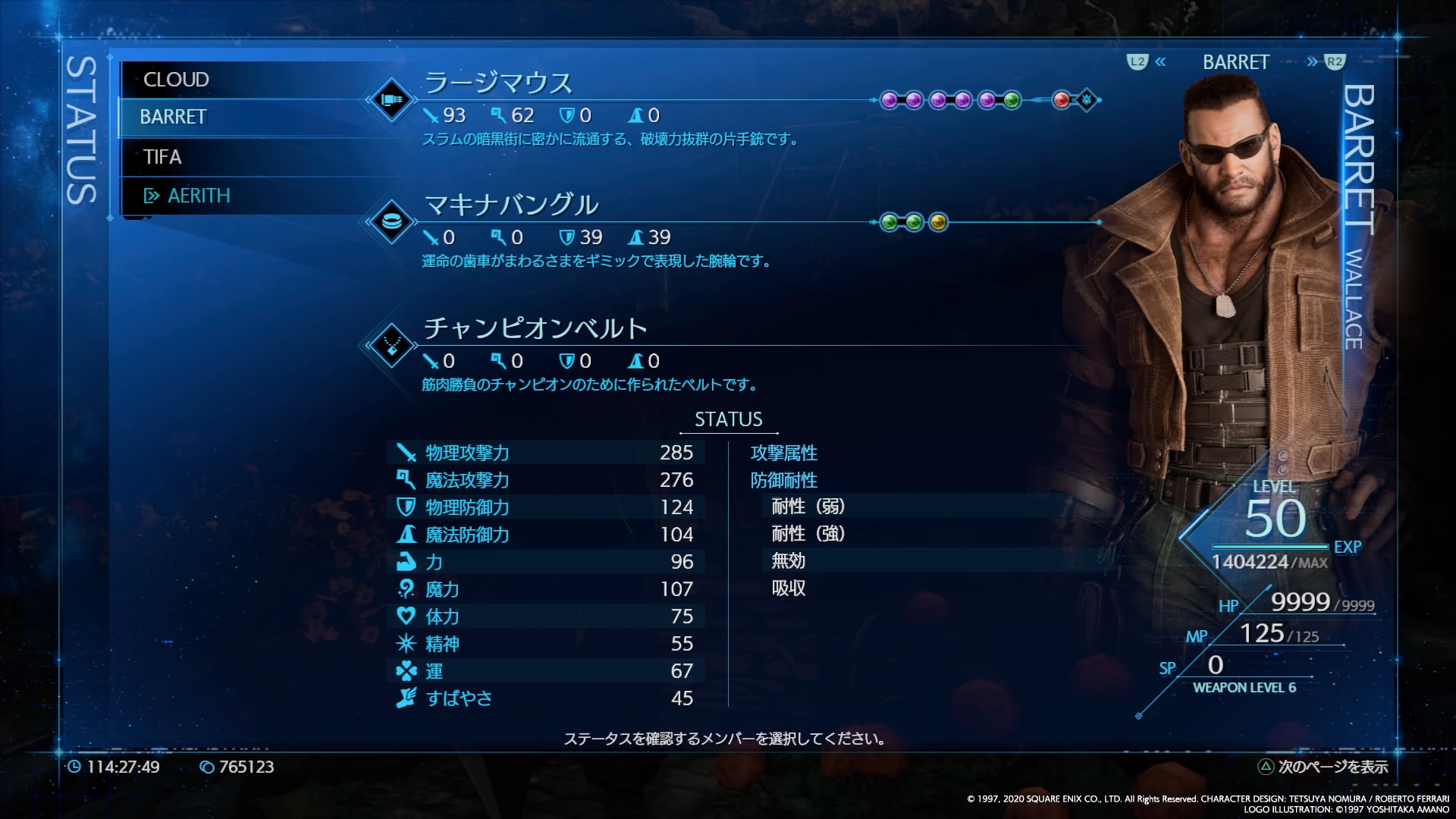The width and height of the screenshot is (1456, 819).
Task: Switch status view to AERITH
Action: (198, 196)
